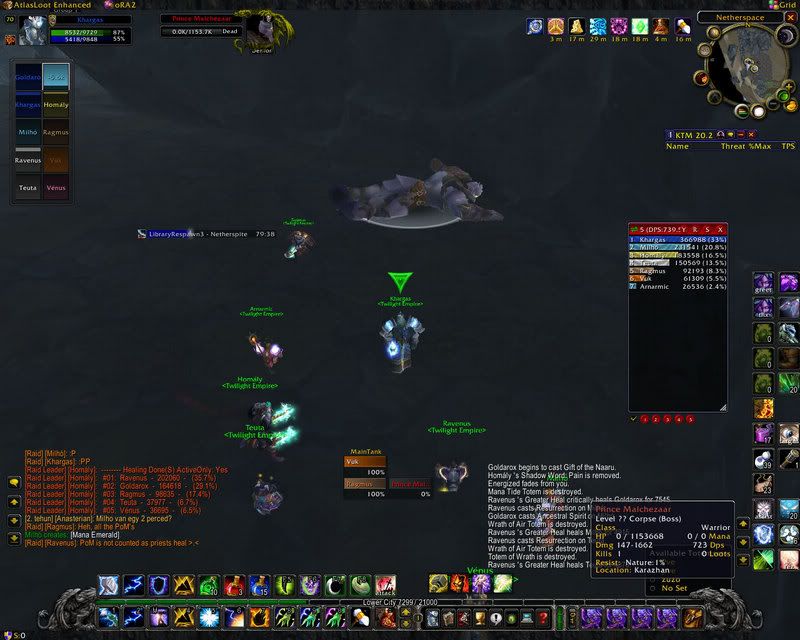Open the Grid addon menu

(780, 6)
